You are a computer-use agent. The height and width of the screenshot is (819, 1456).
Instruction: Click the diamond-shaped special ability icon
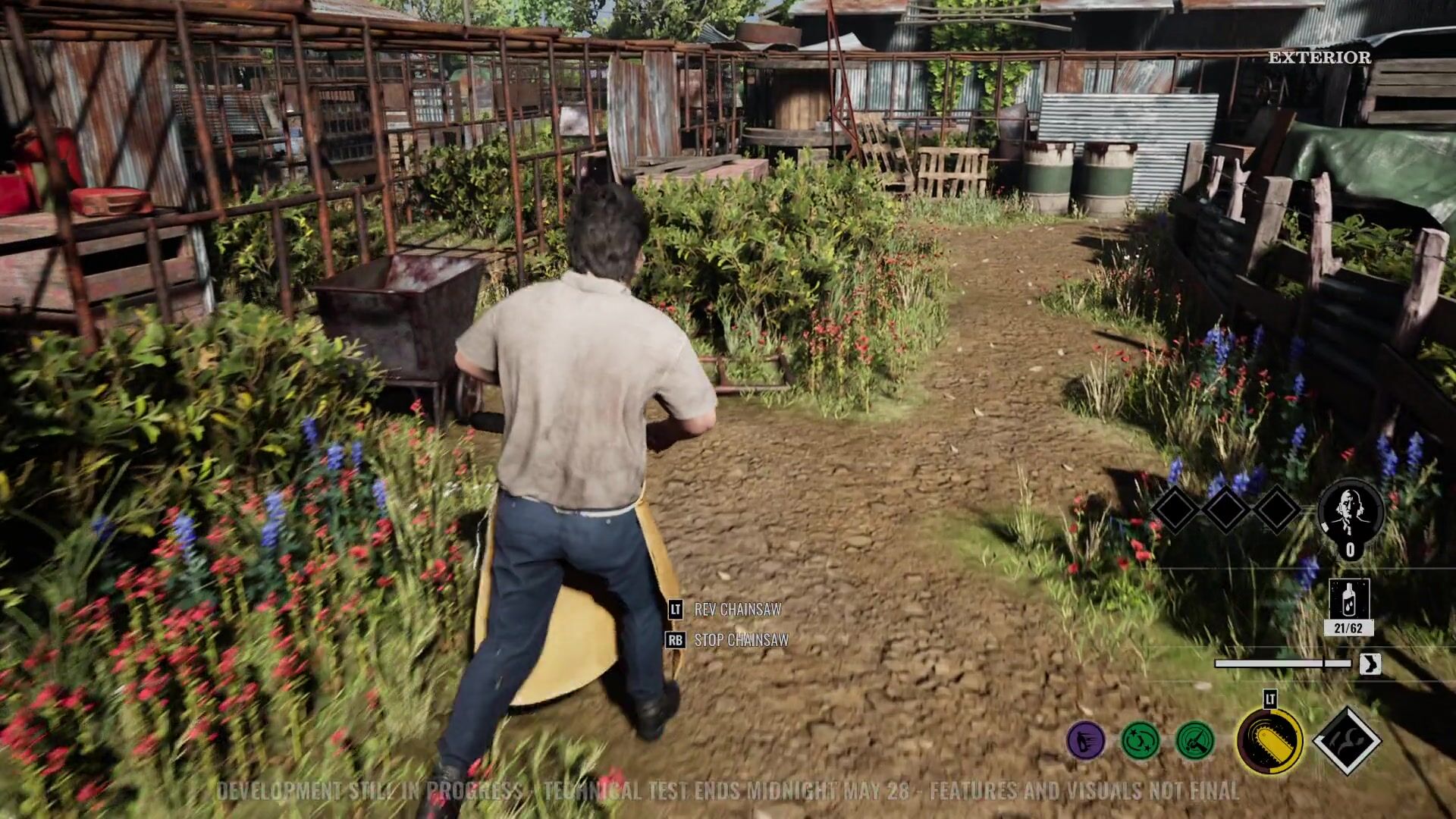pos(1346,741)
